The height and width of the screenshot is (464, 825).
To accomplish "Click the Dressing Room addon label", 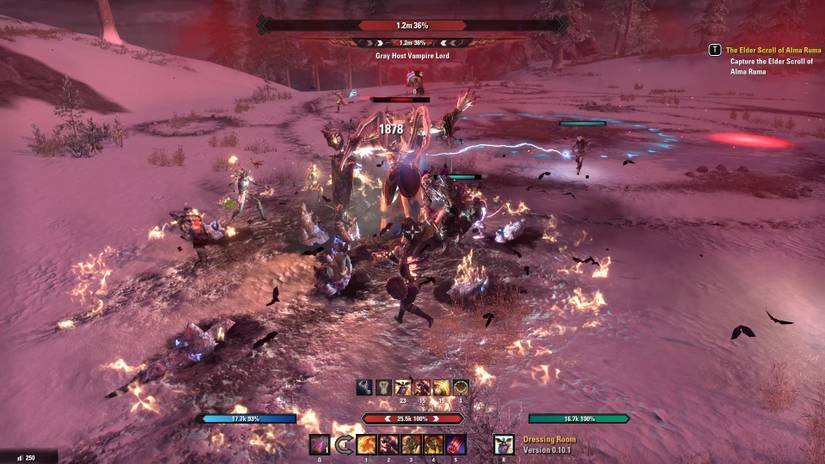I will pyautogui.click(x=549, y=440).
